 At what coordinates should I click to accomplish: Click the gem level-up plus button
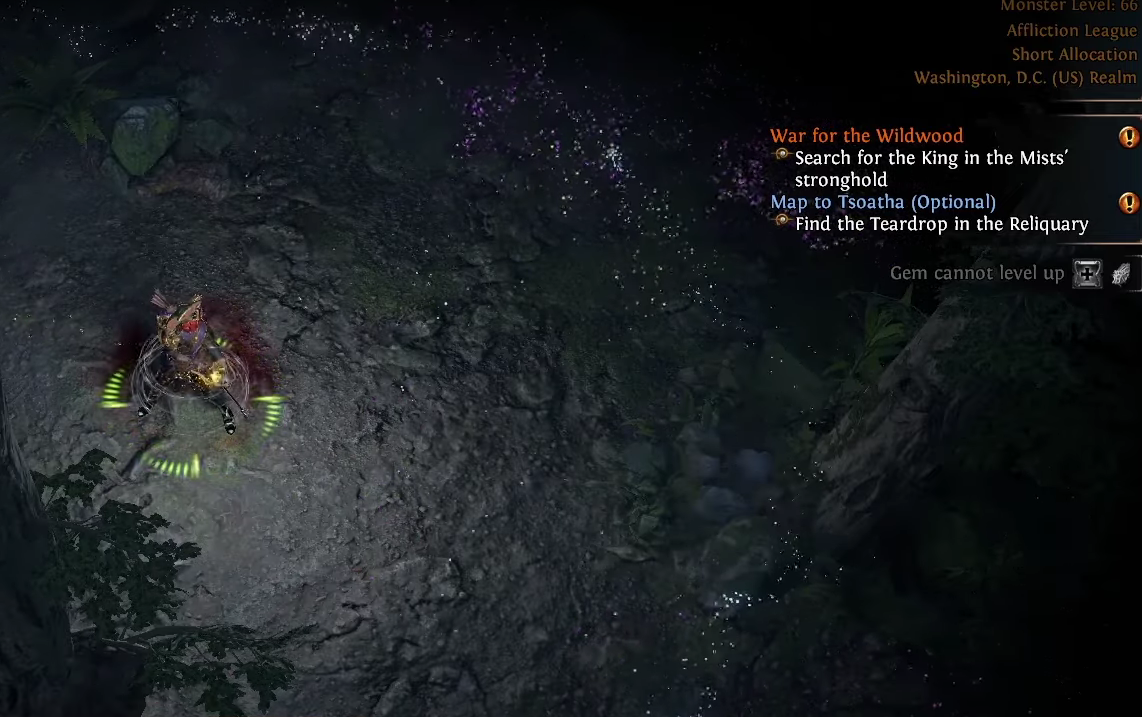click(x=1087, y=273)
